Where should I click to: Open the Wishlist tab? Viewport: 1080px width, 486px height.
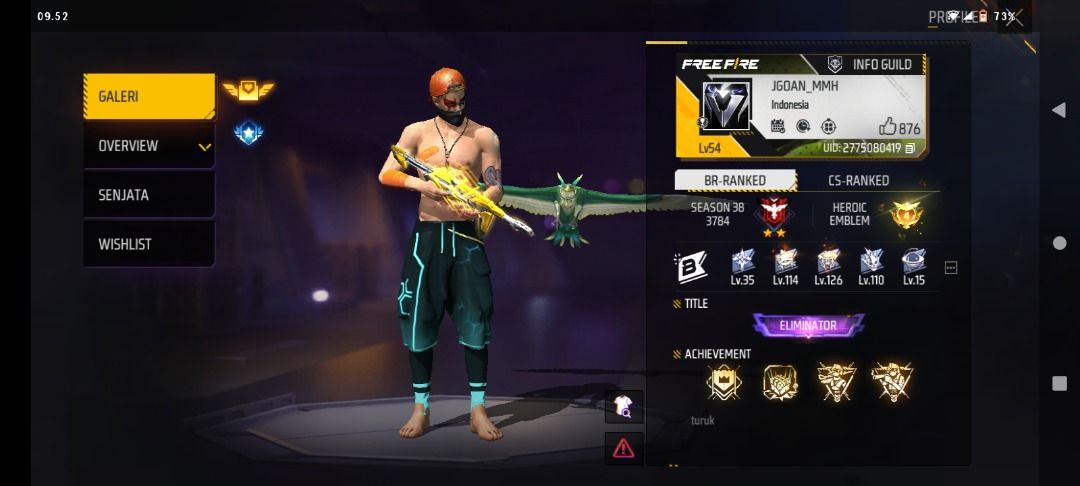(x=148, y=244)
